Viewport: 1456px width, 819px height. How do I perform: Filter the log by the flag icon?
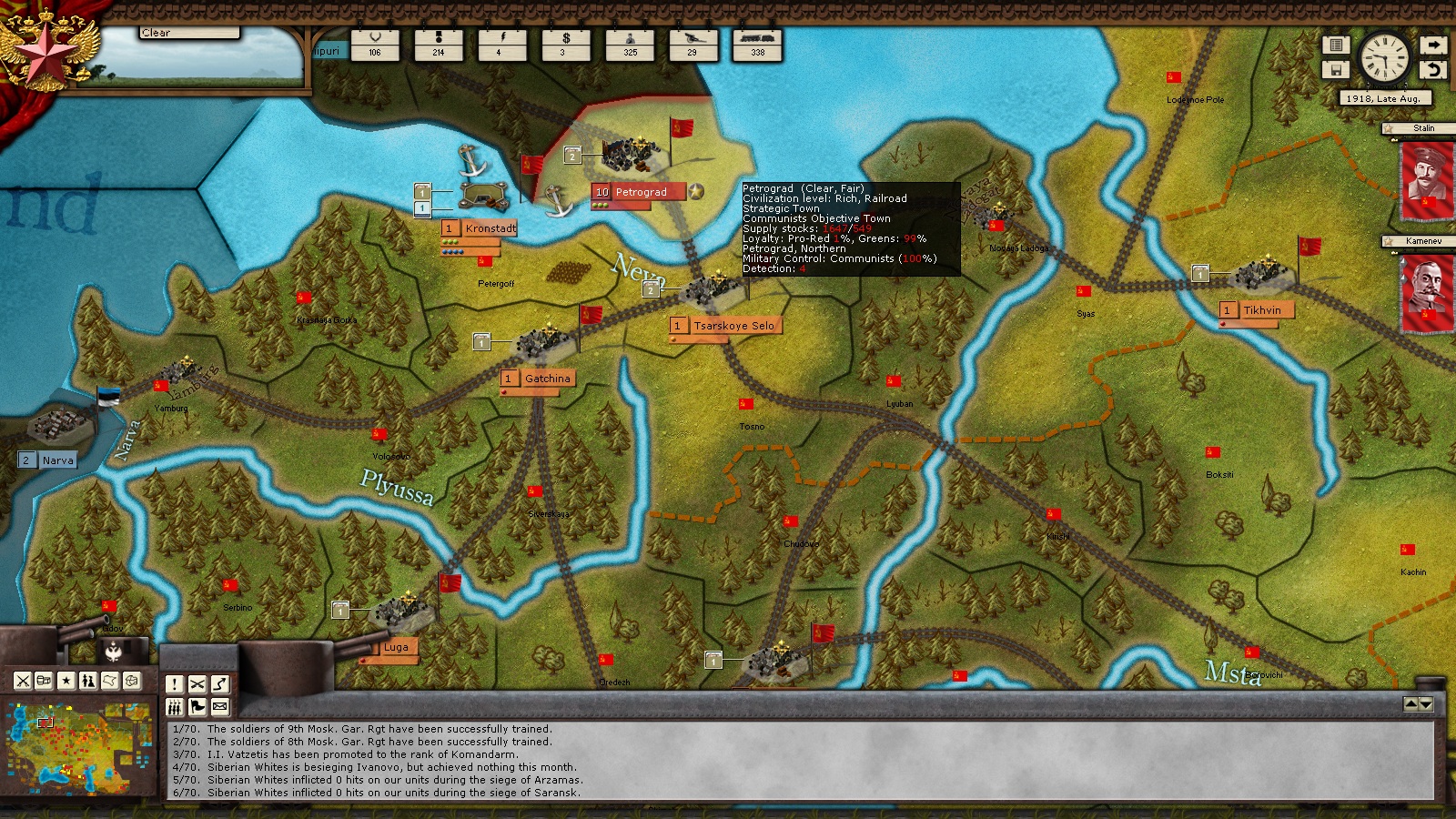pyautogui.click(x=197, y=707)
